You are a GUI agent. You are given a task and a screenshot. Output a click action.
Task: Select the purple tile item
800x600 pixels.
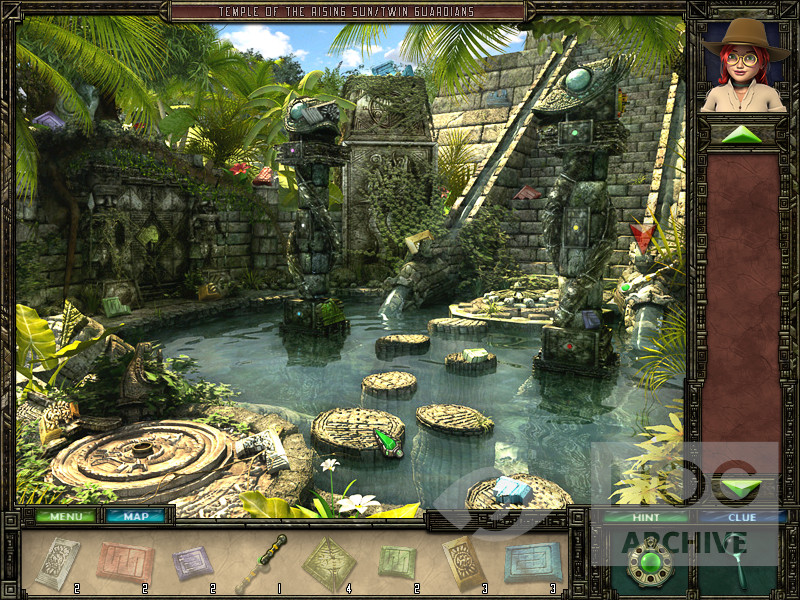coord(192,562)
